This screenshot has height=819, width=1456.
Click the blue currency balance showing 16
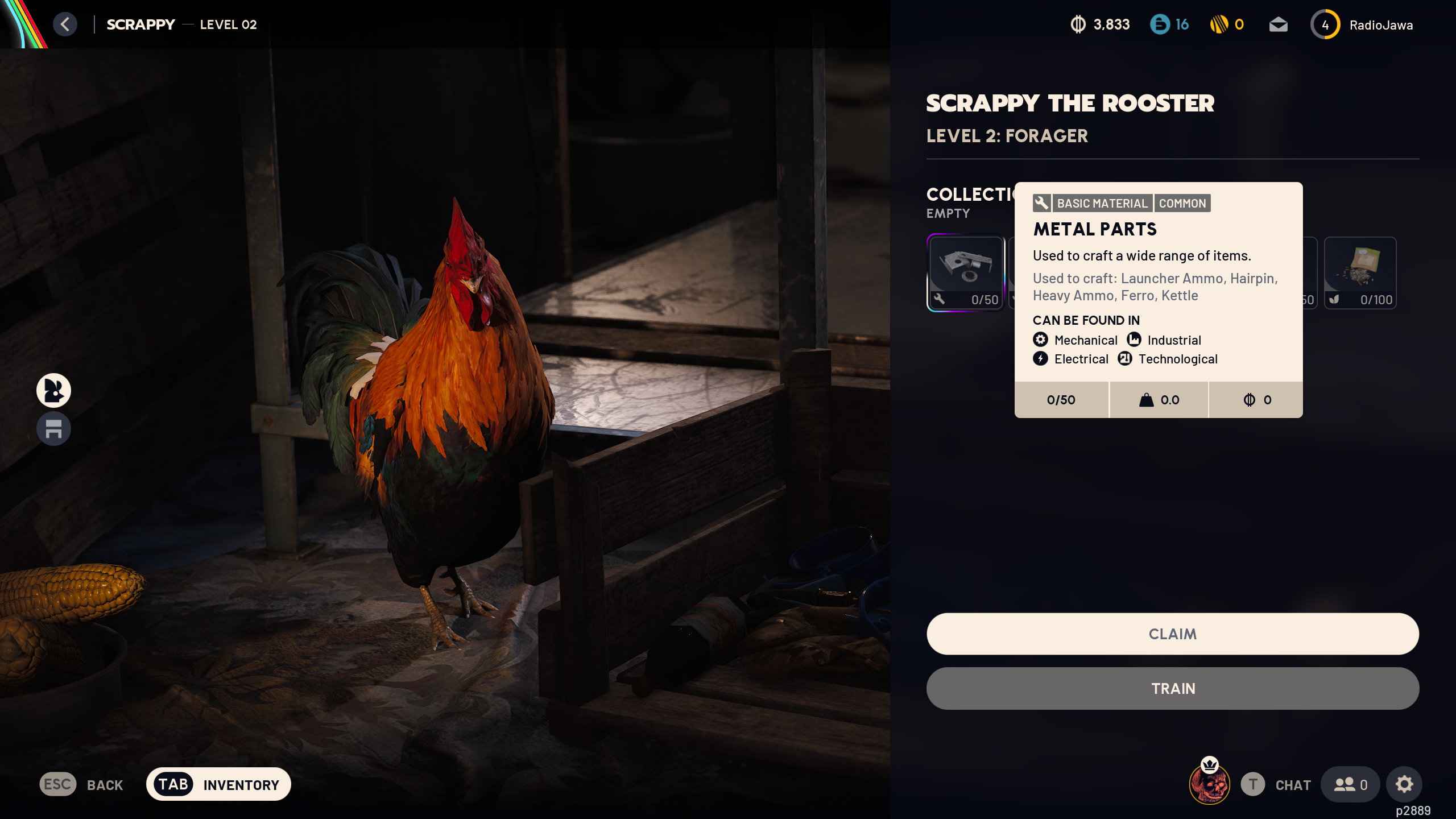[x=1169, y=24]
